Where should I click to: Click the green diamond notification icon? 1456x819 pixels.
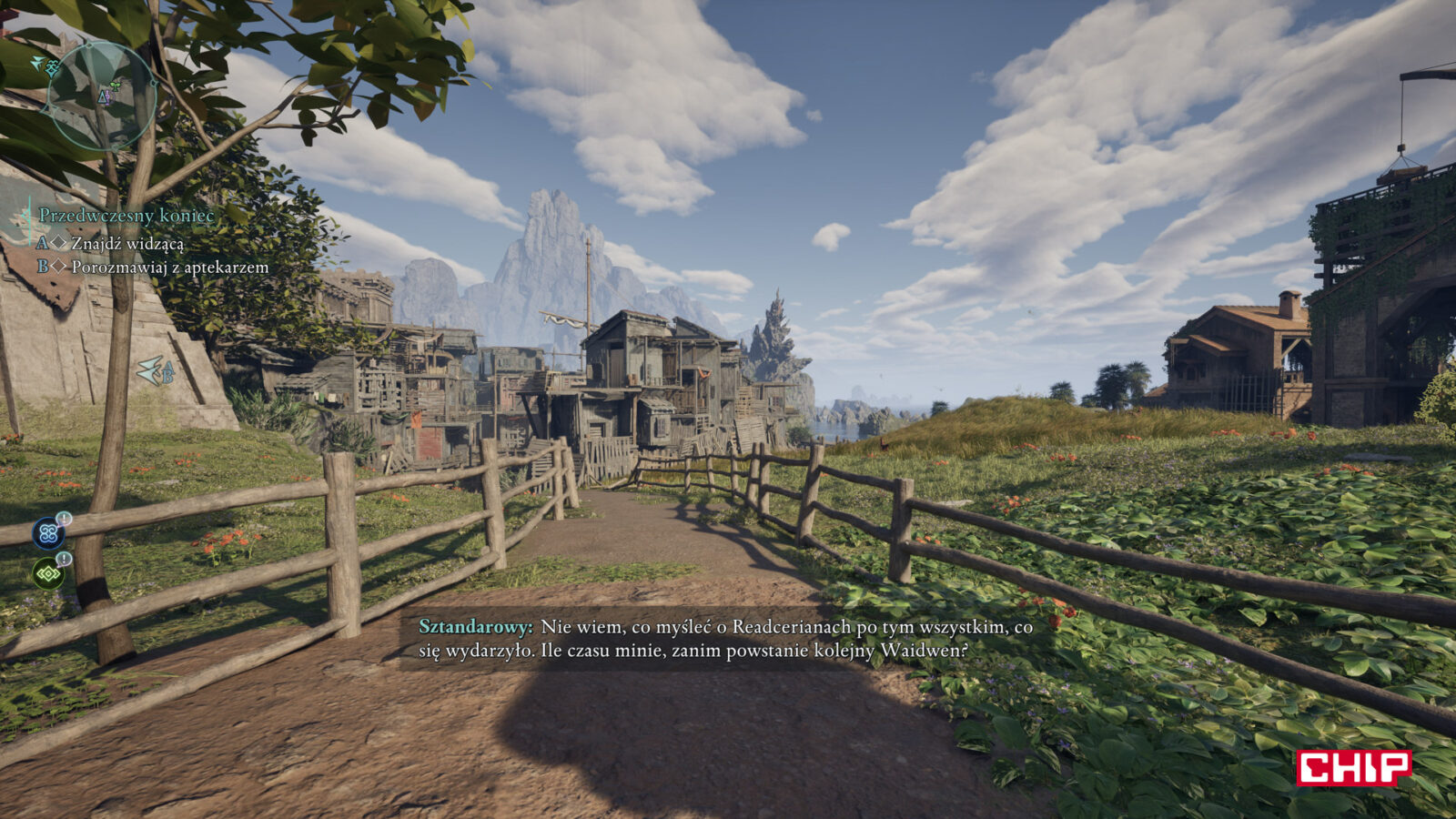[48, 573]
